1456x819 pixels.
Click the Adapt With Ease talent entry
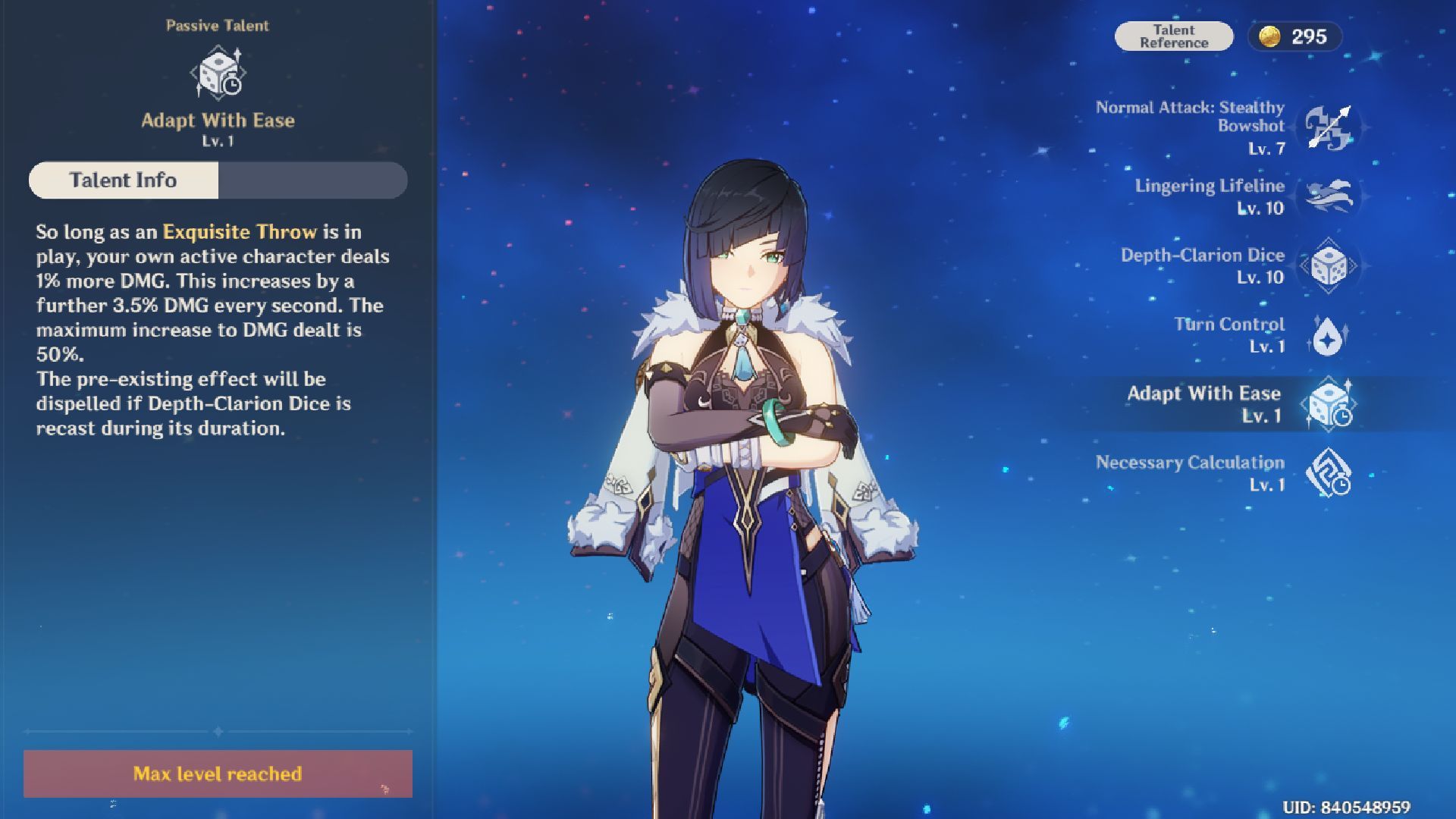click(1328, 404)
